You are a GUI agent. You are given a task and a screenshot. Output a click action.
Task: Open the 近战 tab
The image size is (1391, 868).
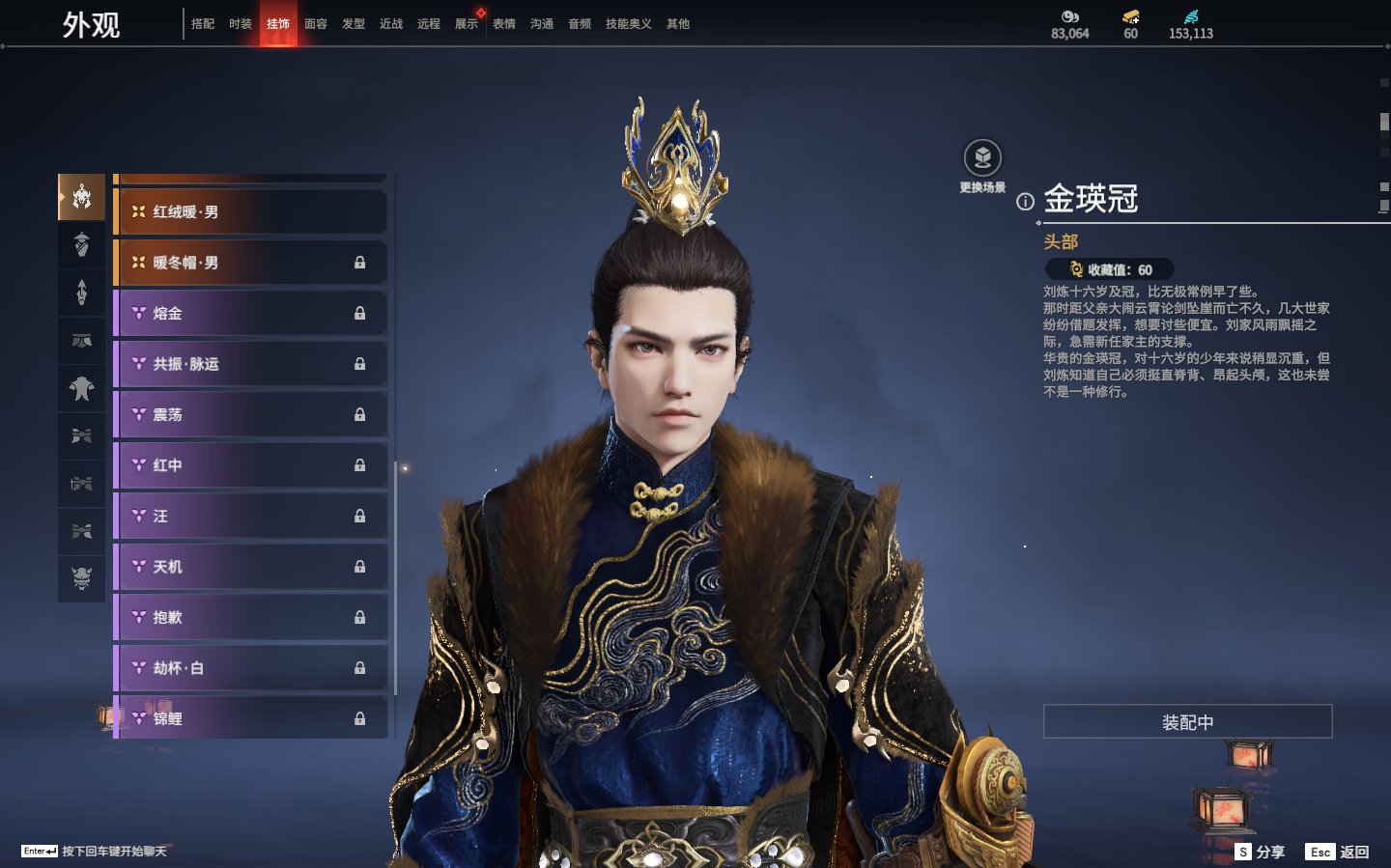pyautogui.click(x=391, y=24)
